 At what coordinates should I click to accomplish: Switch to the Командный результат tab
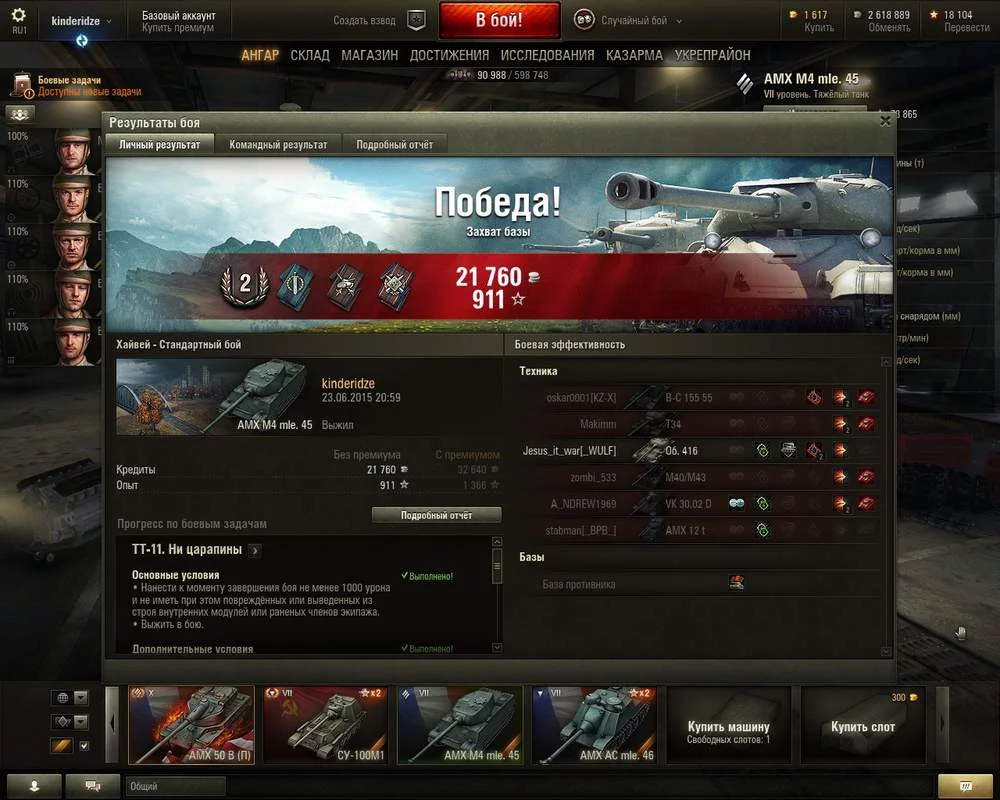[278, 145]
